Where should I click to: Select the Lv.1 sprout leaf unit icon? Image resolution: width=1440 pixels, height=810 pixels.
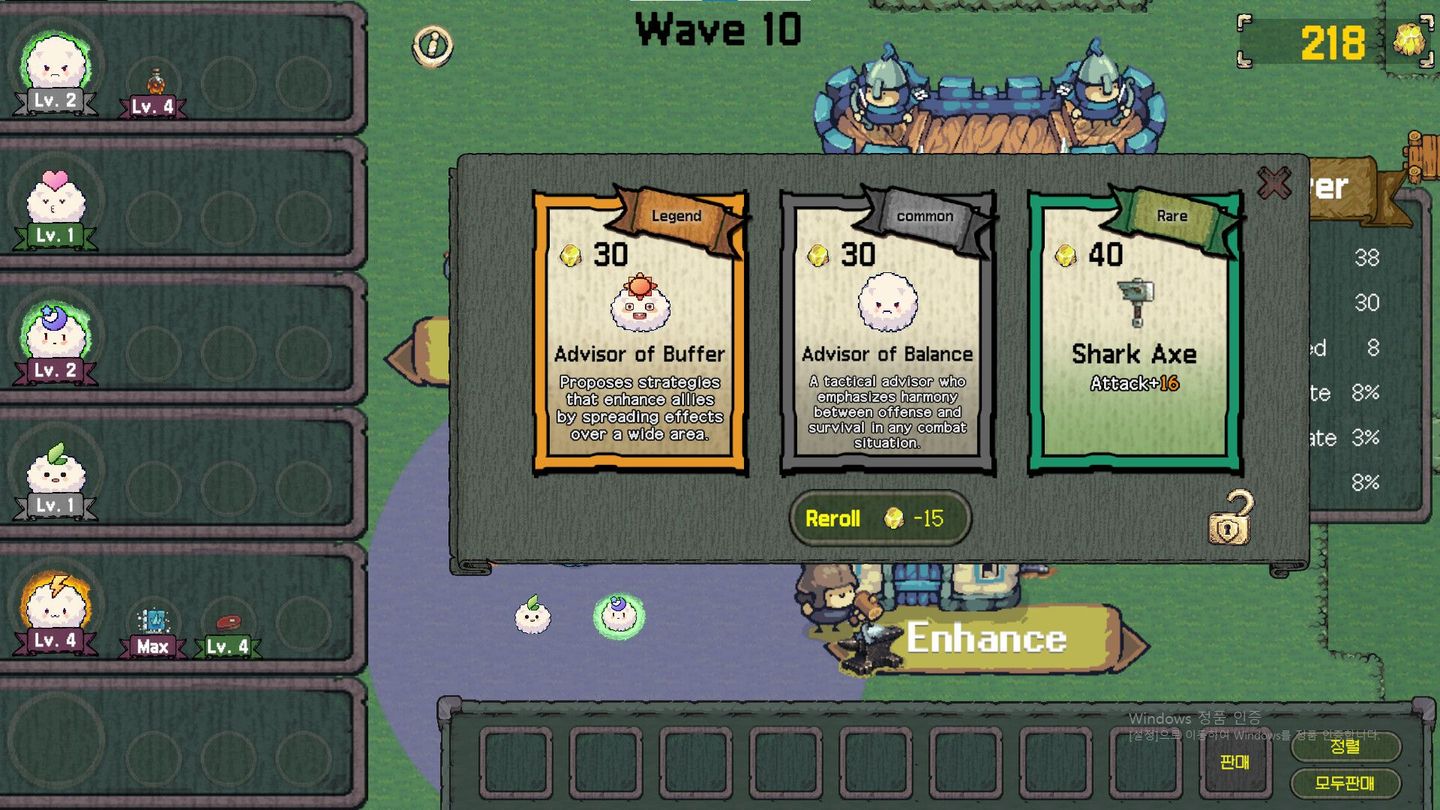54,475
